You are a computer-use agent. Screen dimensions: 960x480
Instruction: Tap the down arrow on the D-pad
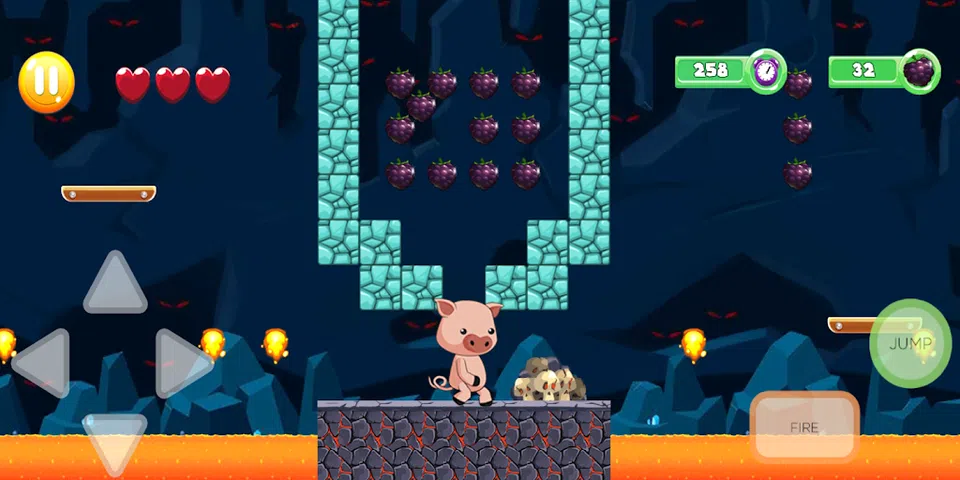(115, 438)
